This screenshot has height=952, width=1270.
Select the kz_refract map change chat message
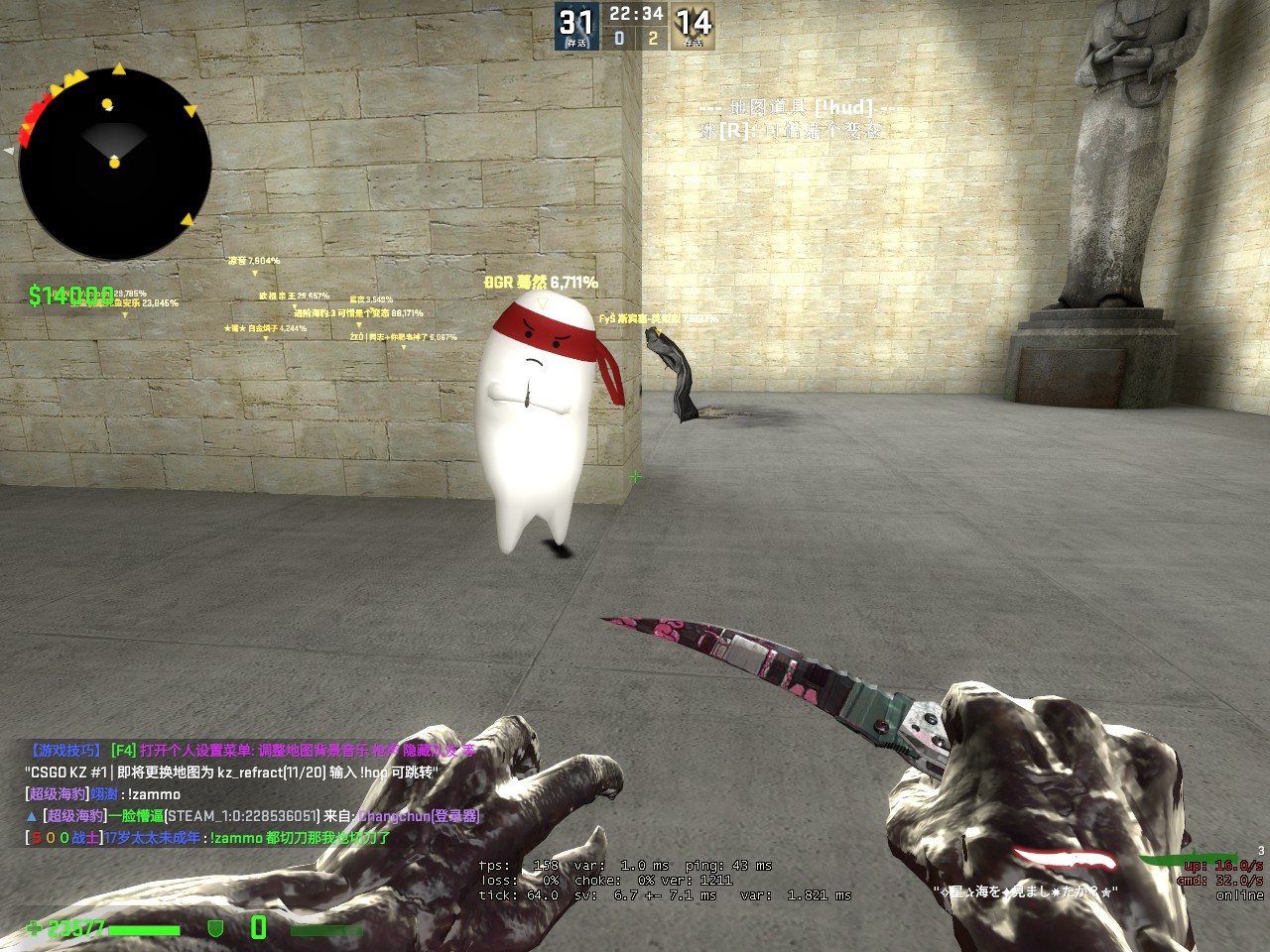point(231,773)
